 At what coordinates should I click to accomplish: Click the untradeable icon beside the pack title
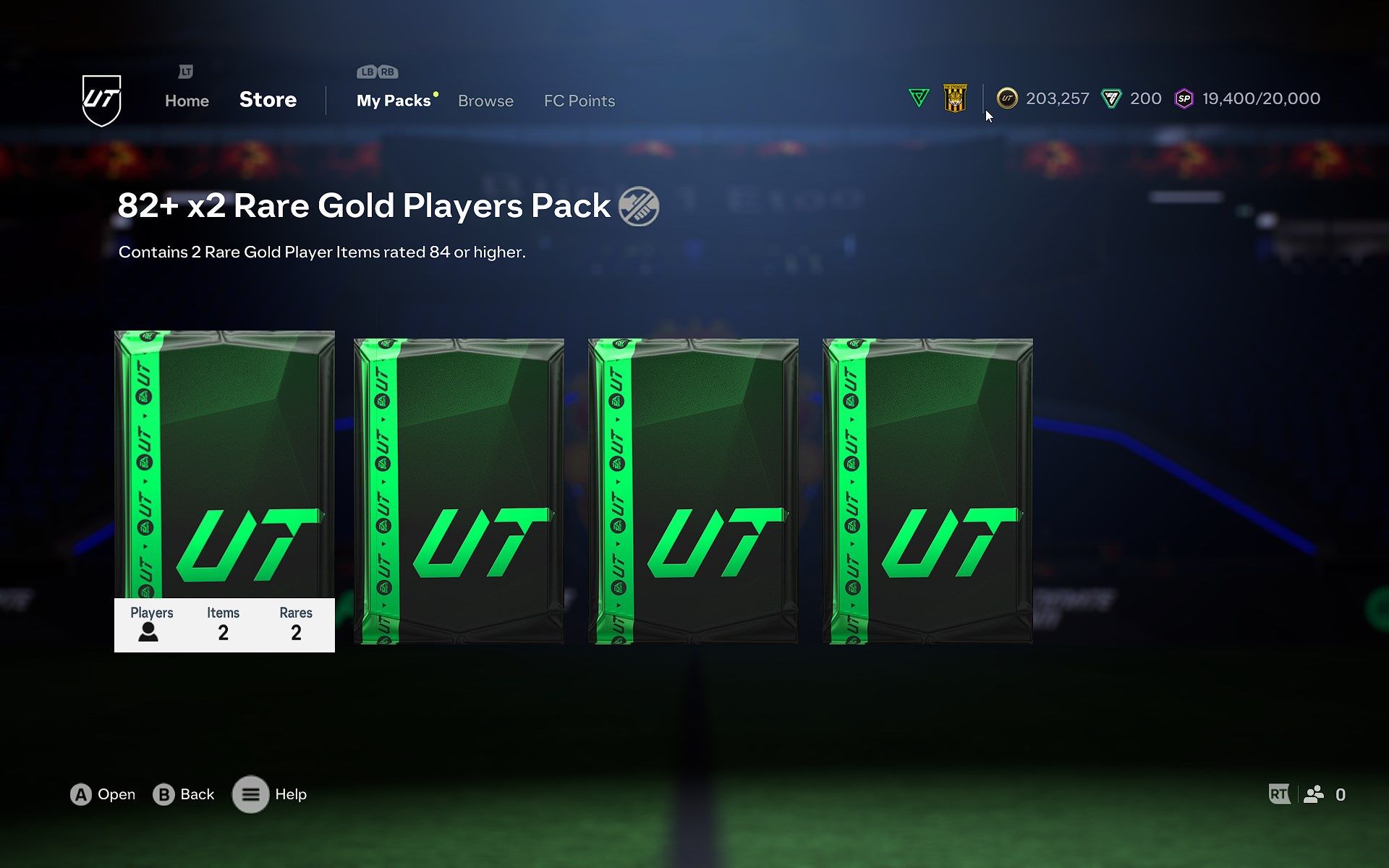[x=640, y=206]
